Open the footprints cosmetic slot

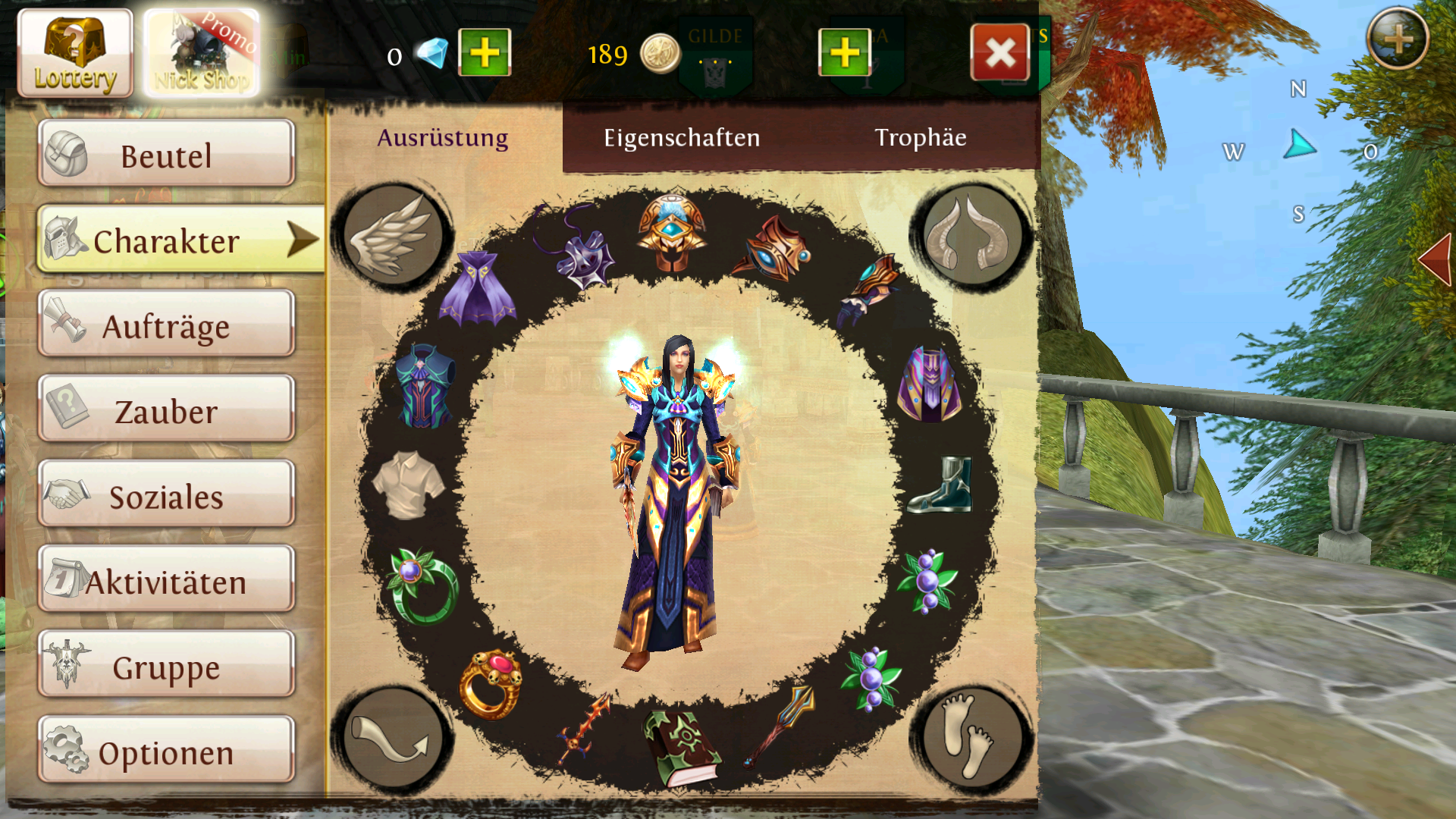pos(971,737)
